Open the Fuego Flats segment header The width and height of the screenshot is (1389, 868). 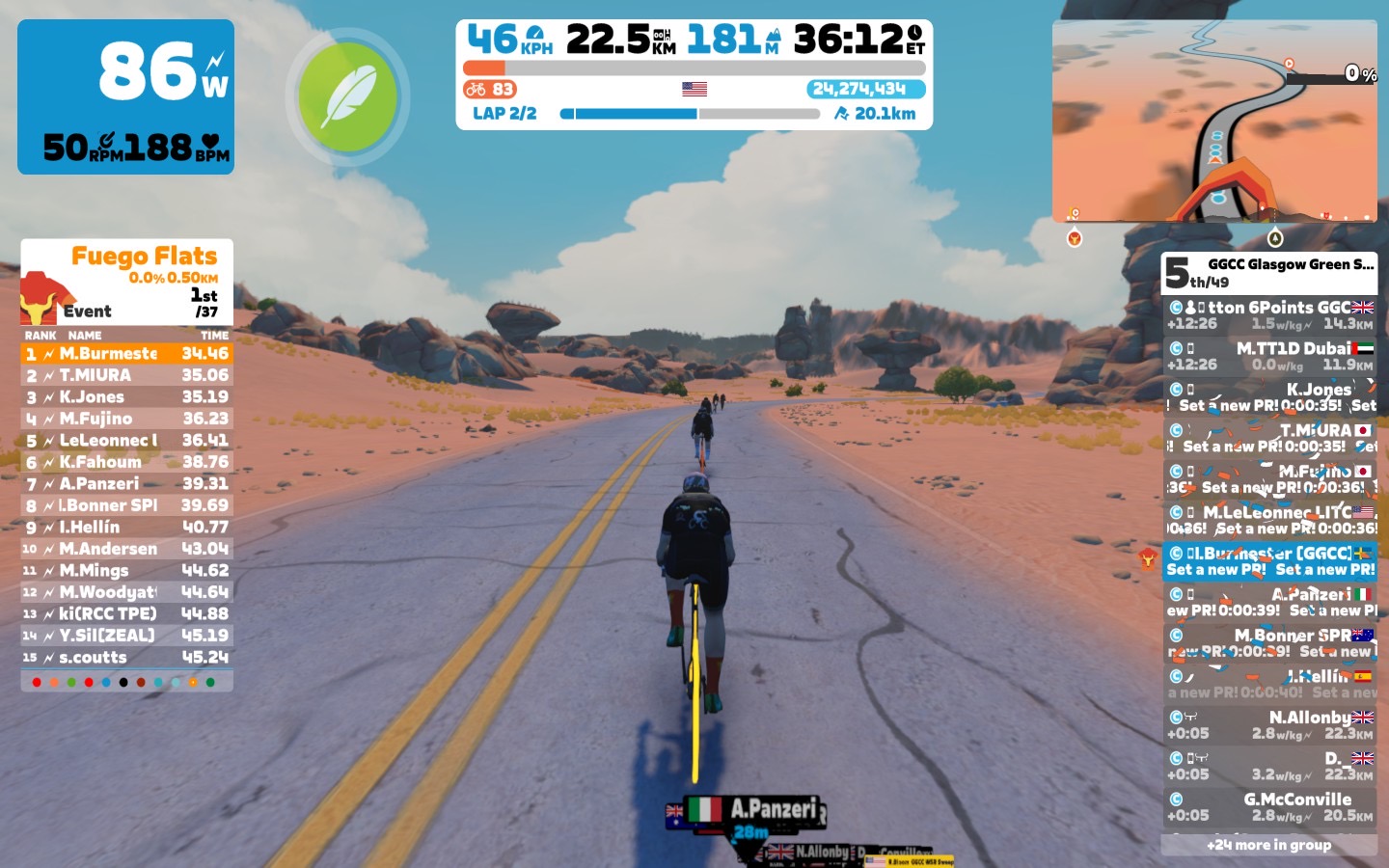pos(126,282)
